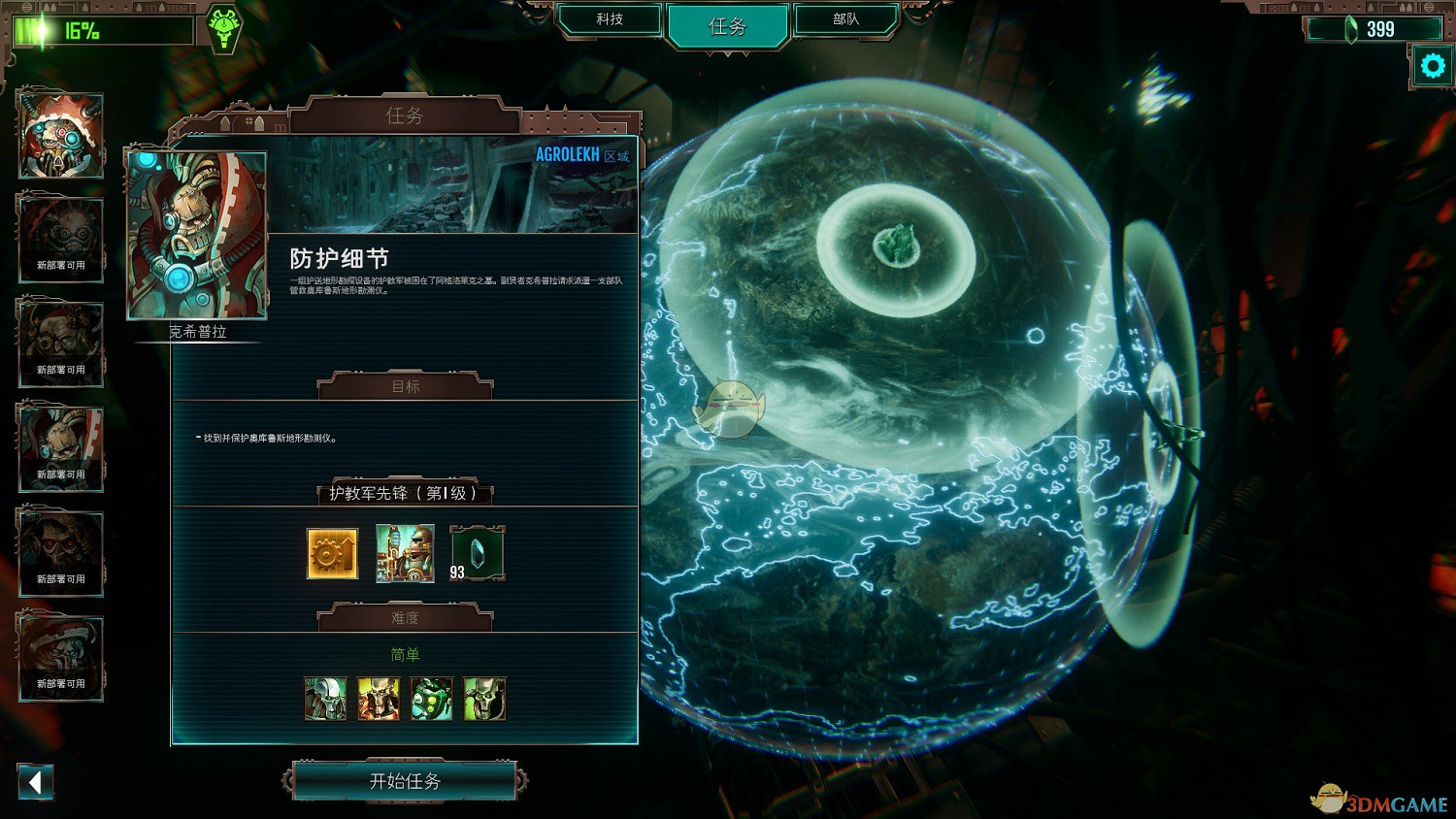
Task: Click the tech-priest servitor reward icon
Action: click(405, 553)
